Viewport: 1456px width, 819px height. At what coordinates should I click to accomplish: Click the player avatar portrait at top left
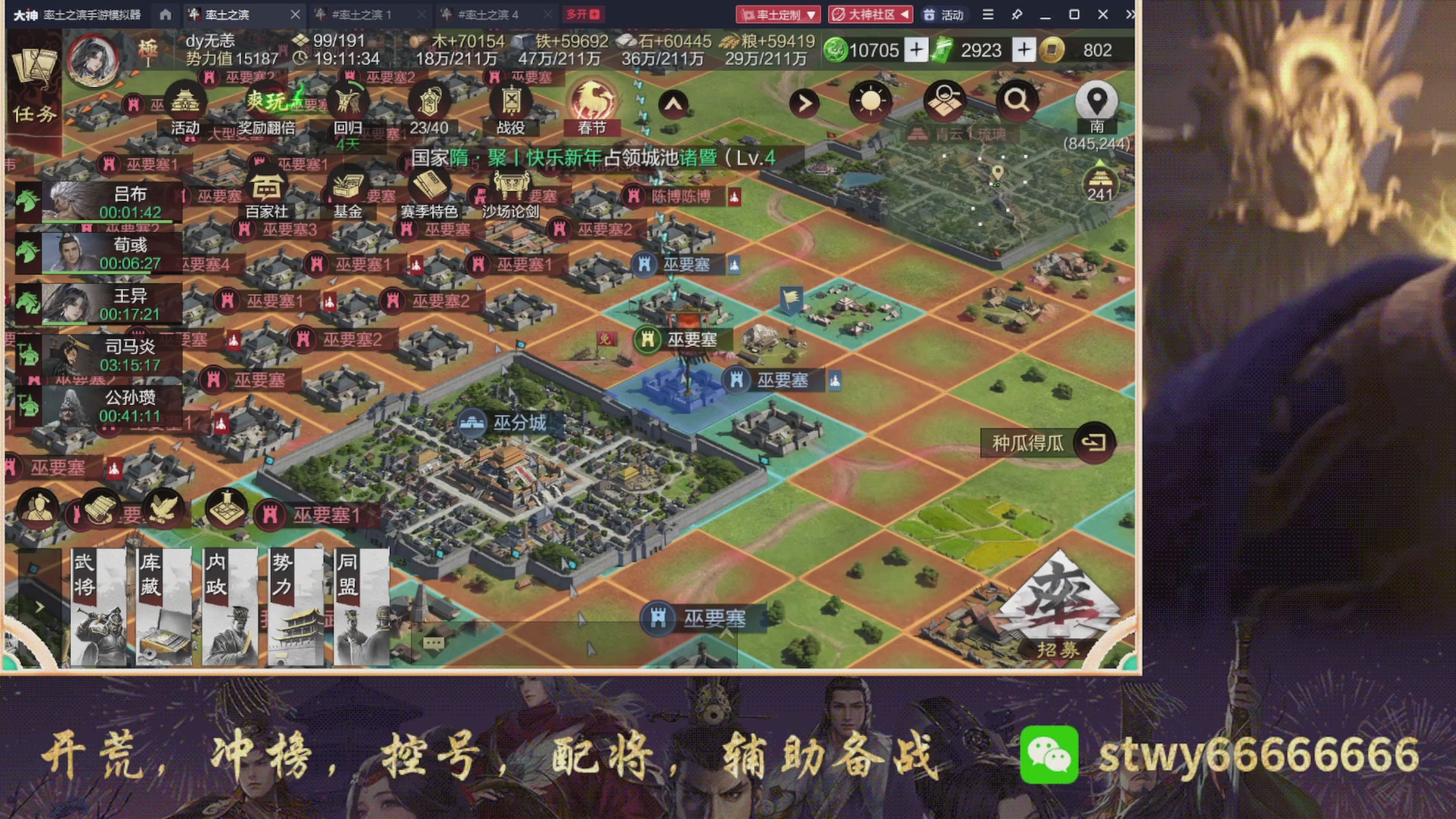(93, 61)
